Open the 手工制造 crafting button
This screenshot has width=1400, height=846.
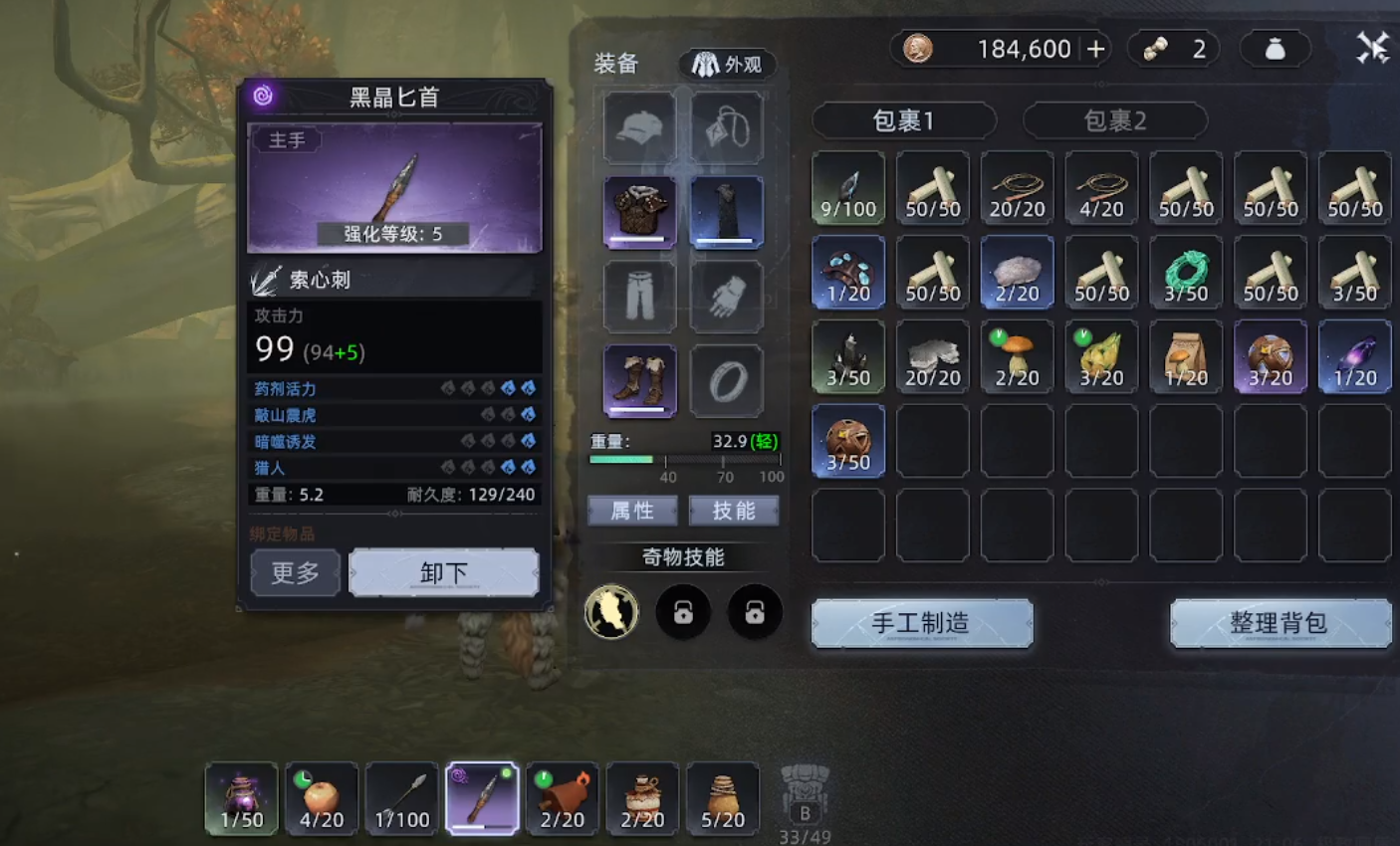pos(921,624)
